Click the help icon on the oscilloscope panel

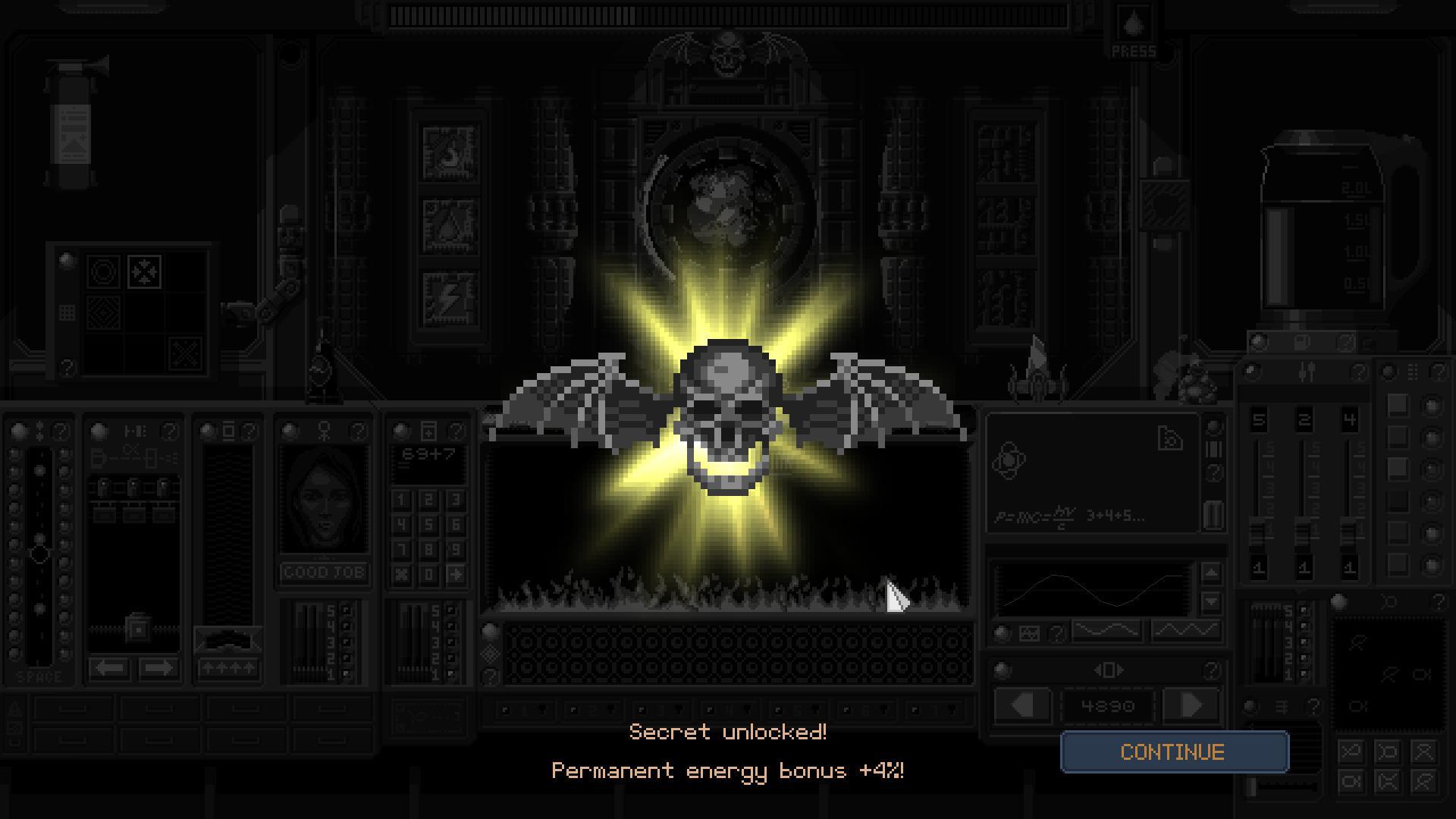pyautogui.click(x=1056, y=632)
